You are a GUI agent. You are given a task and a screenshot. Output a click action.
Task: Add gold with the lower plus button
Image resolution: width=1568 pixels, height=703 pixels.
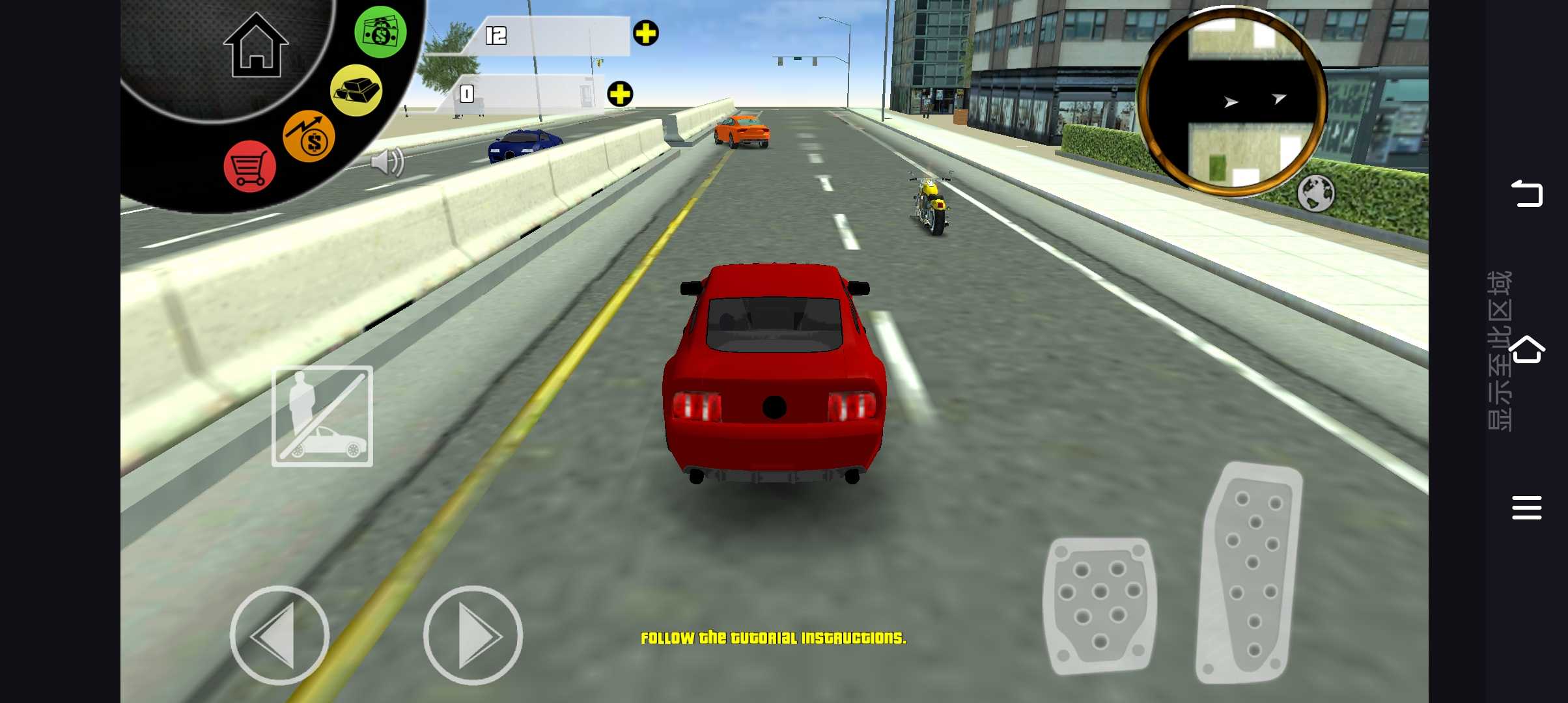pyautogui.click(x=620, y=94)
